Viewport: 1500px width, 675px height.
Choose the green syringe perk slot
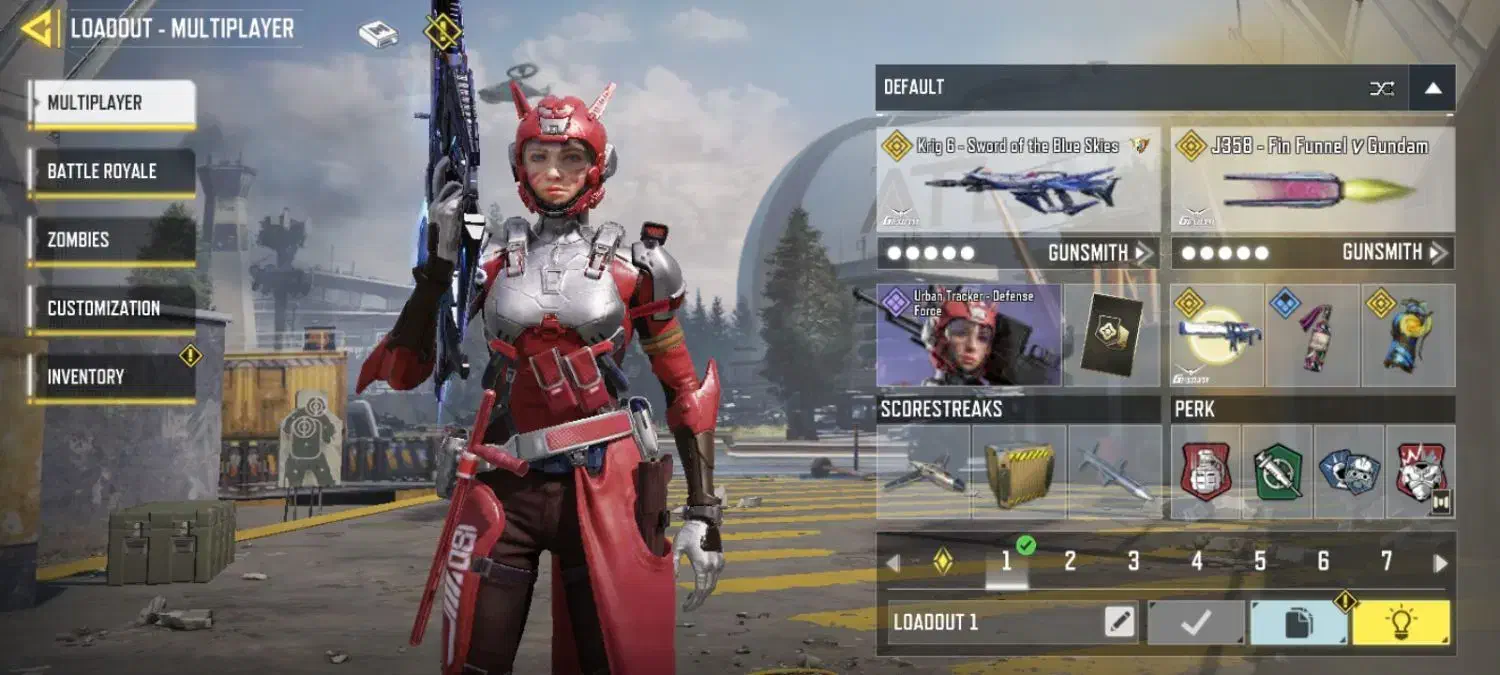[1278, 471]
